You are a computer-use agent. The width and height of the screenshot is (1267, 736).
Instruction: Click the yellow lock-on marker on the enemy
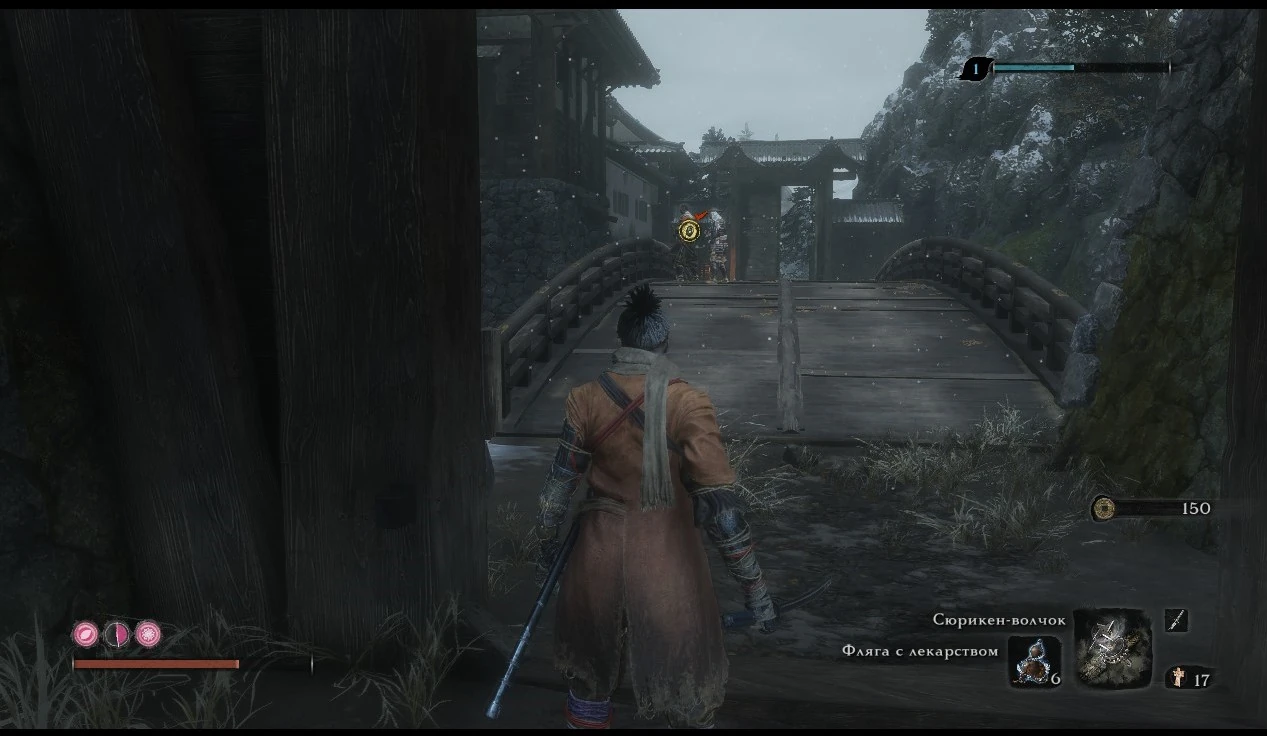coord(688,232)
